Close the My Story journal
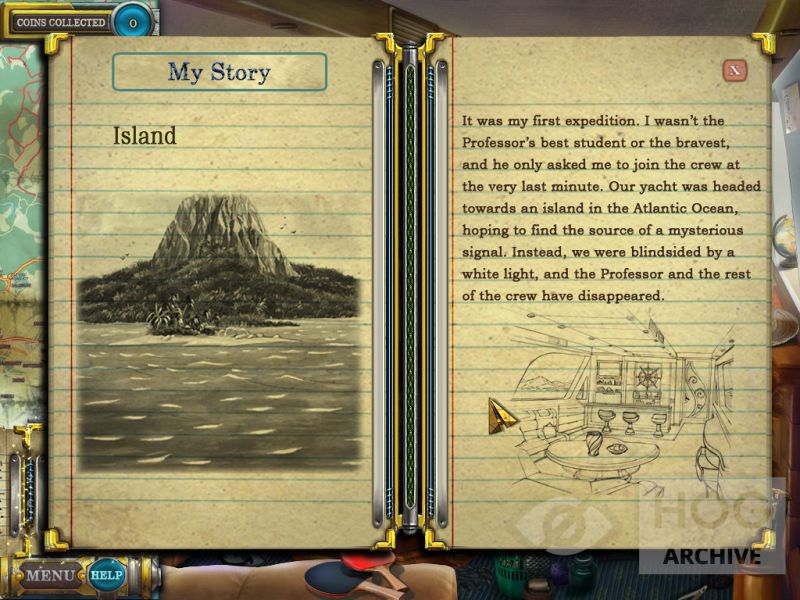The image size is (800, 600). [735, 69]
